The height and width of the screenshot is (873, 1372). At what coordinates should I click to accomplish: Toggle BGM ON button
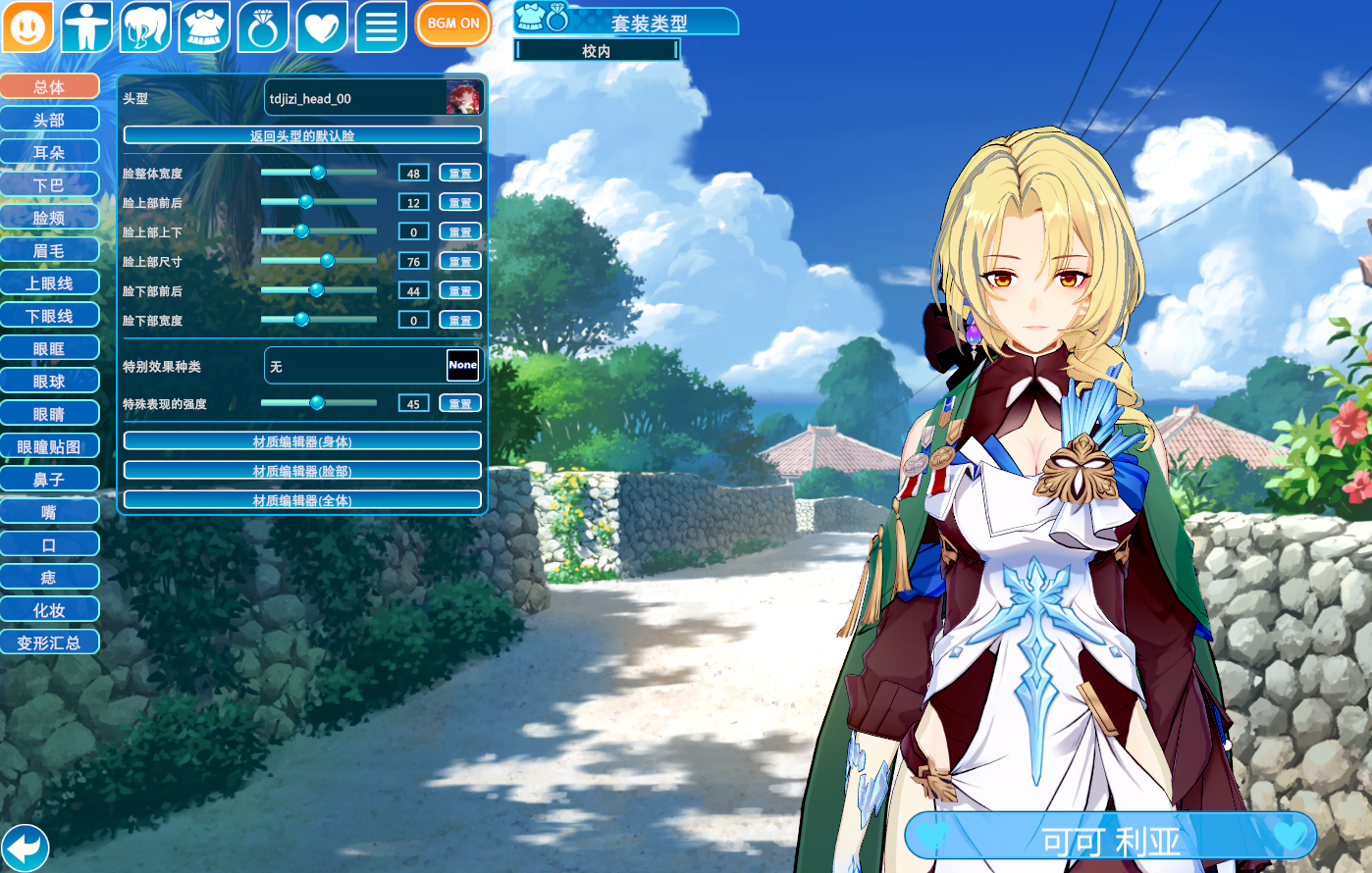tap(453, 24)
